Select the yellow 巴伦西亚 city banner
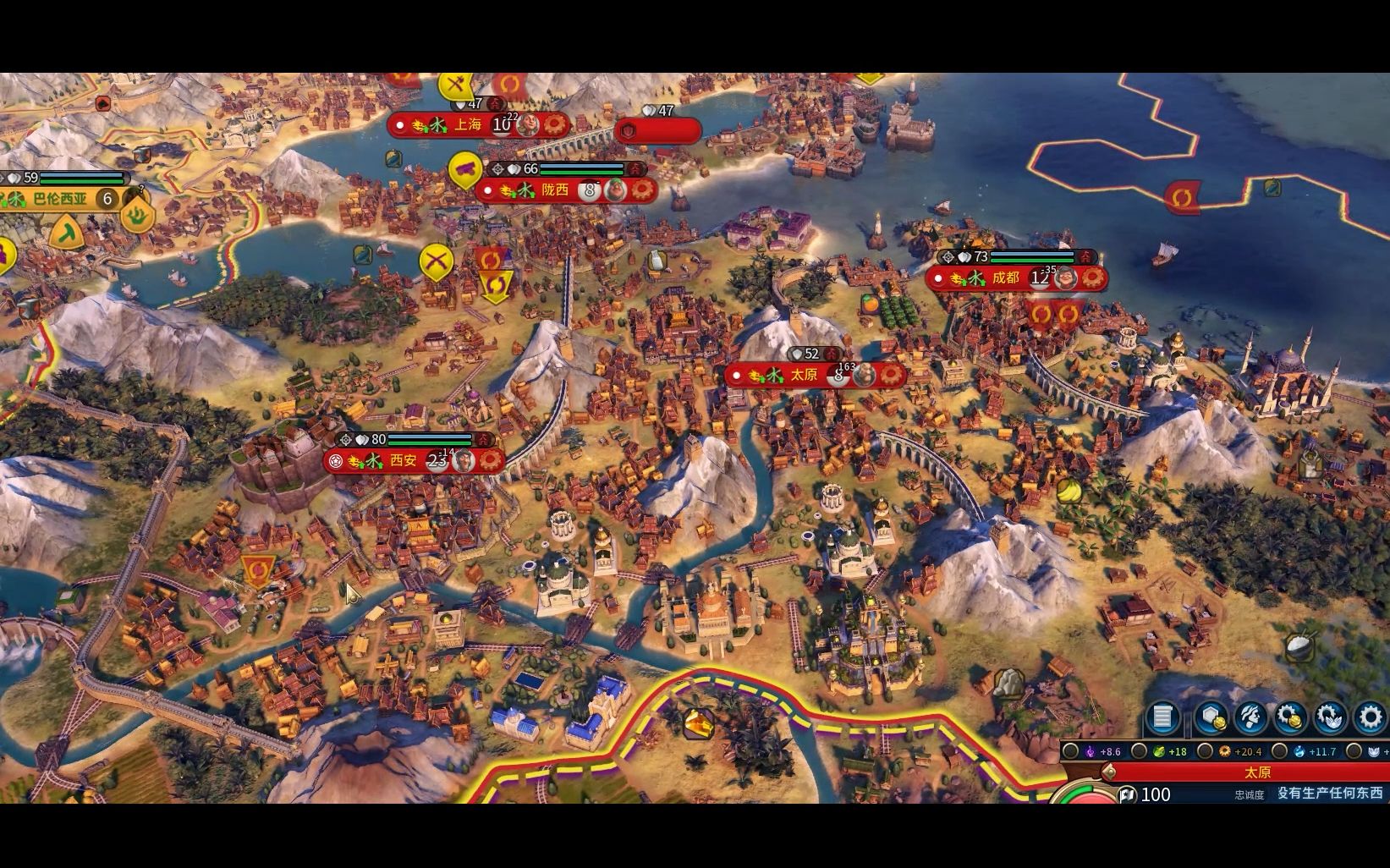Screen dimensions: 1390x868 60,200
